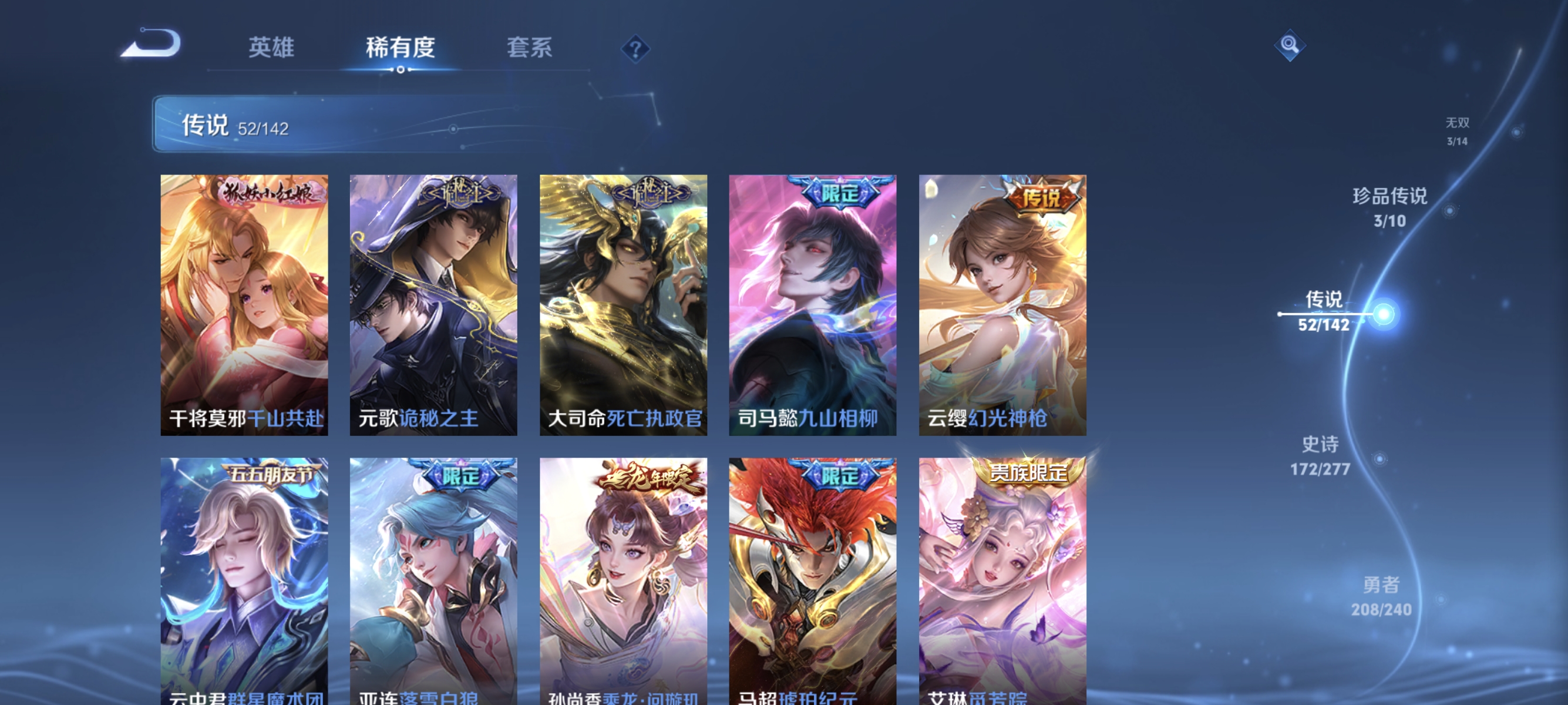Open the 稀有度 tab dropdown indicator
Image resolution: width=1568 pixels, height=705 pixels.
[x=401, y=70]
